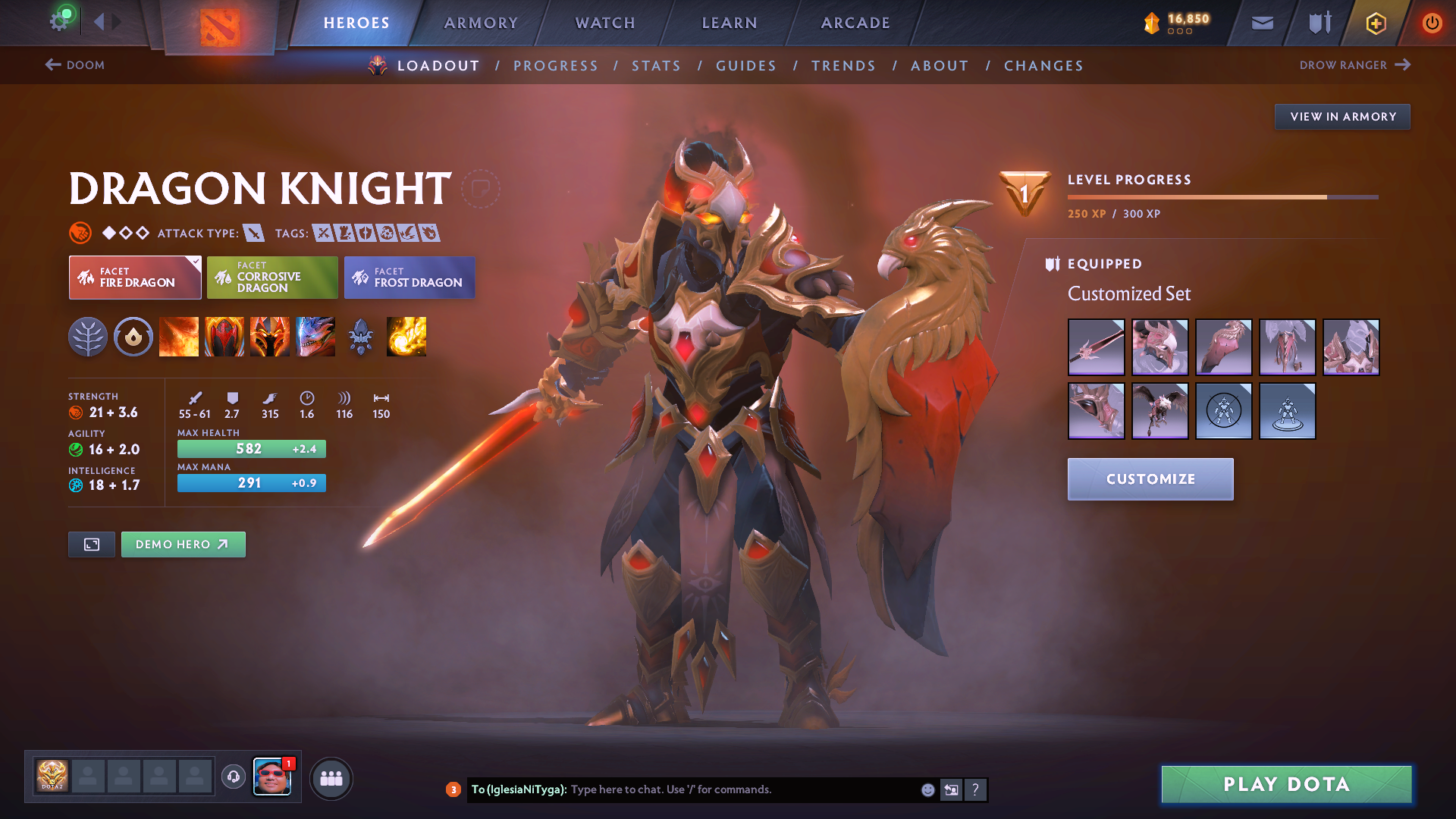Open the Guides subtab

tap(746, 66)
